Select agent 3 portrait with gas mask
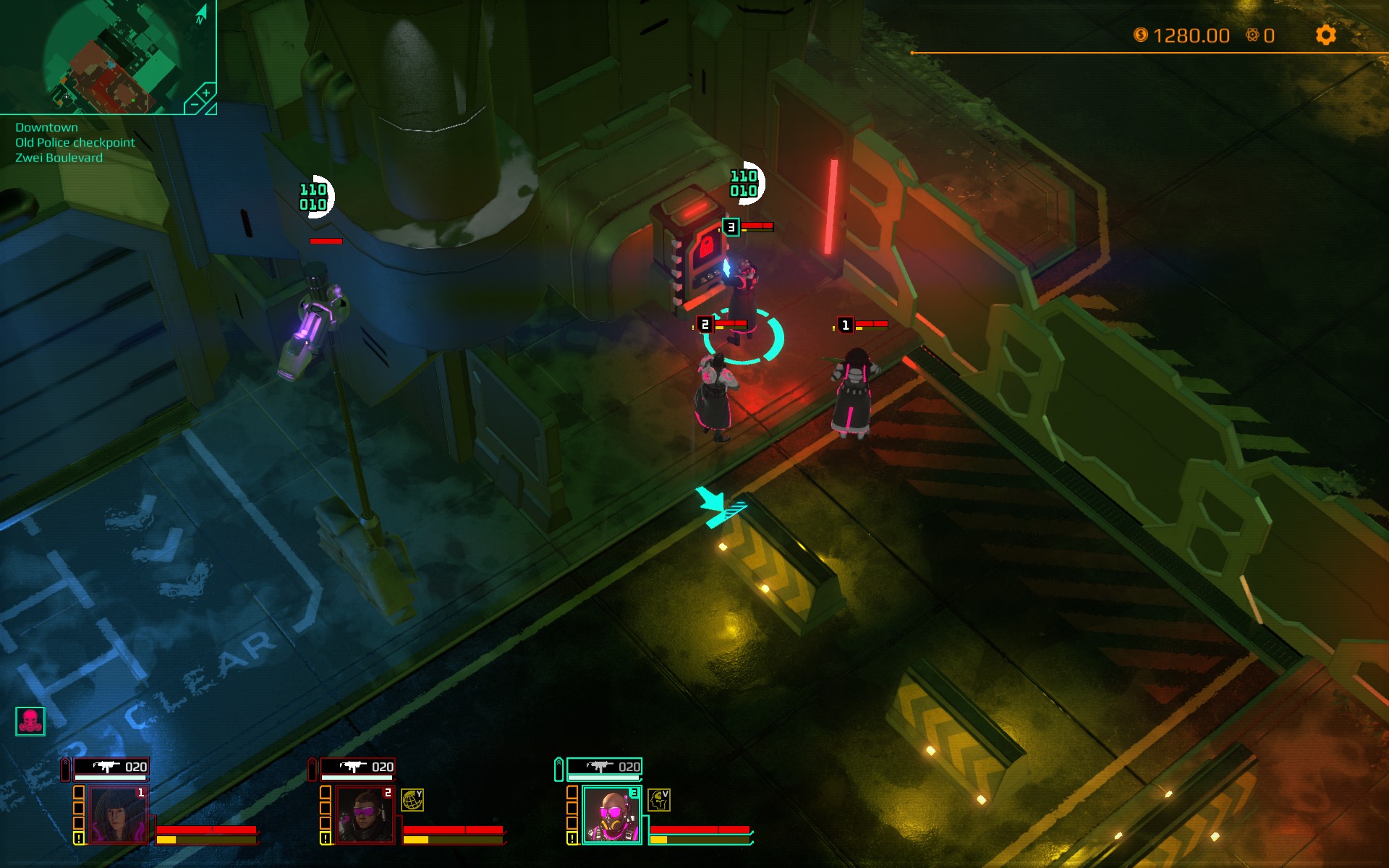Screen dimensions: 1389x868 [611, 815]
